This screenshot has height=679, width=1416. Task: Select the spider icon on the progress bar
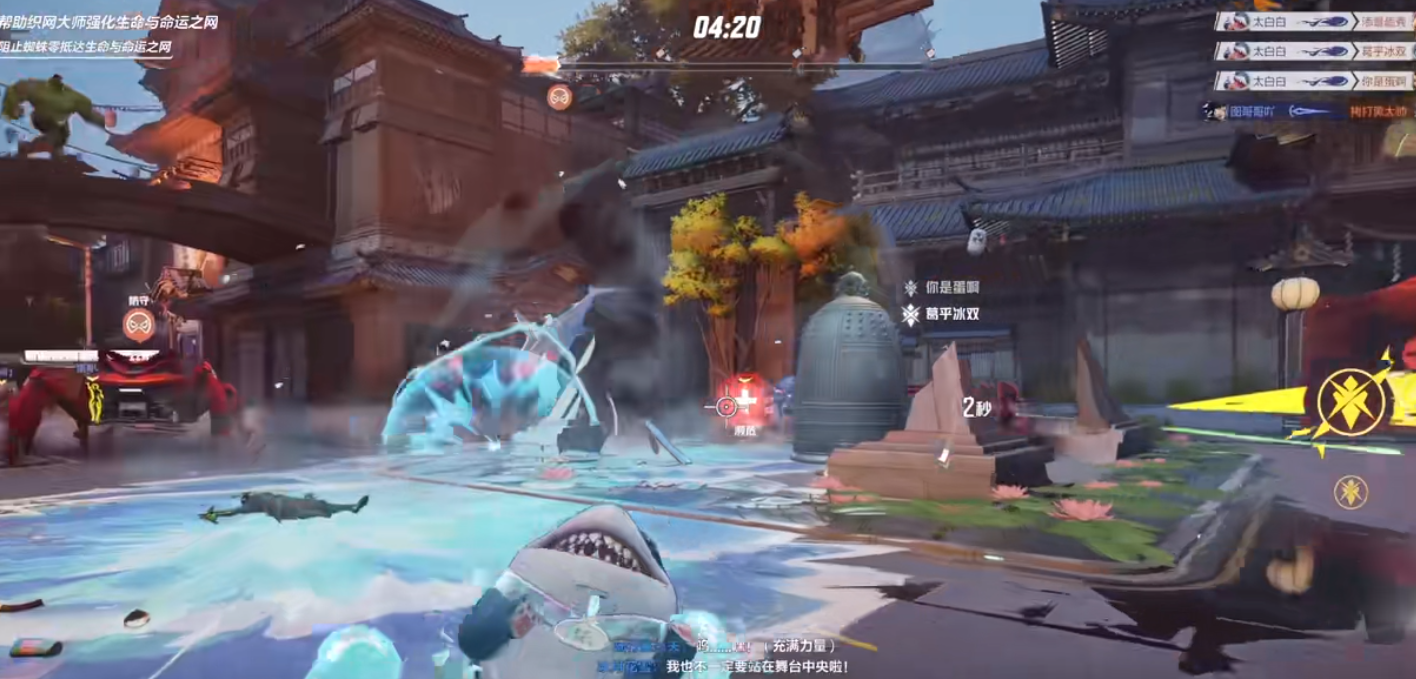coord(560,97)
